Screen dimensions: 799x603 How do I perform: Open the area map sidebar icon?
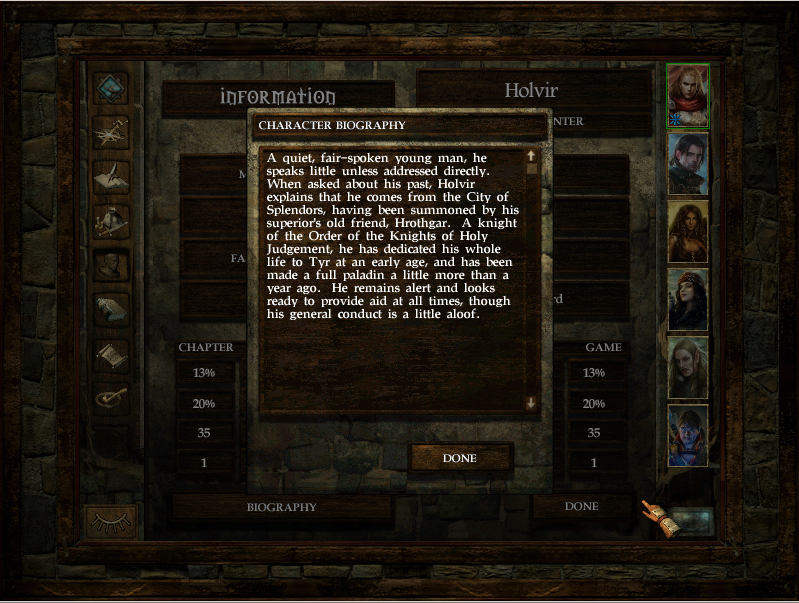(x=111, y=132)
